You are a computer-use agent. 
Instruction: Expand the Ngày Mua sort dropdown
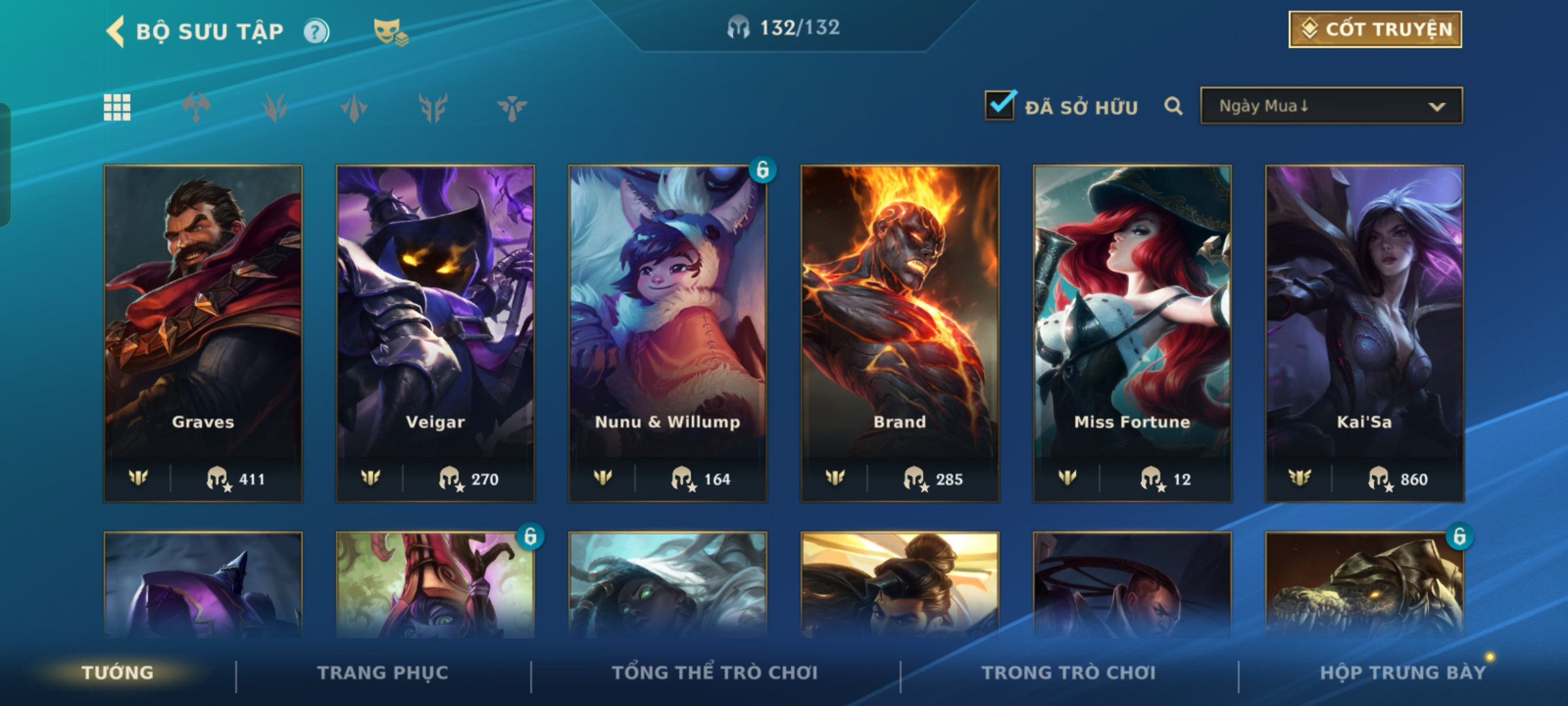pyautogui.click(x=1331, y=106)
